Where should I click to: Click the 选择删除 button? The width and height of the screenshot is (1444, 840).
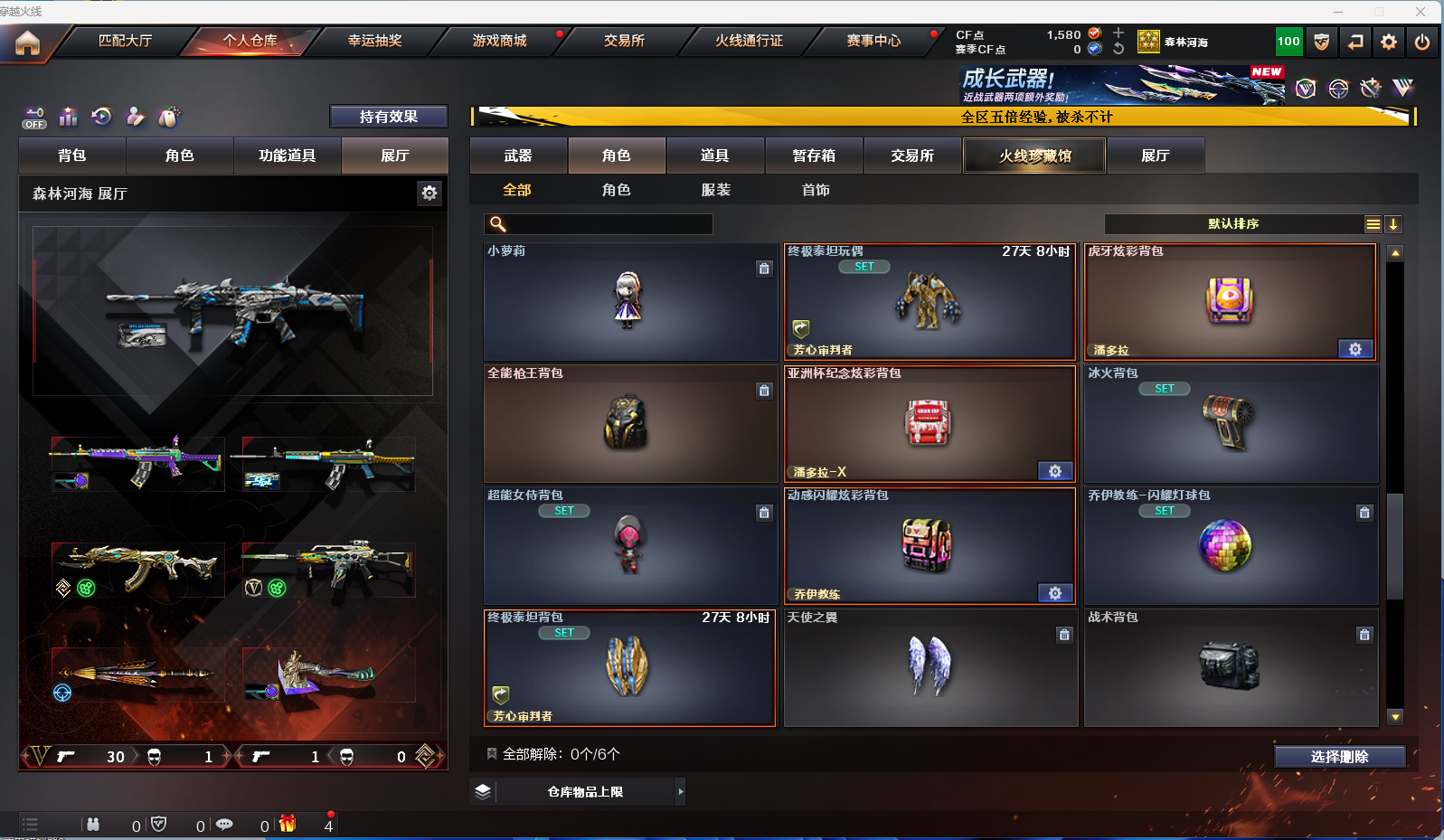1339,757
